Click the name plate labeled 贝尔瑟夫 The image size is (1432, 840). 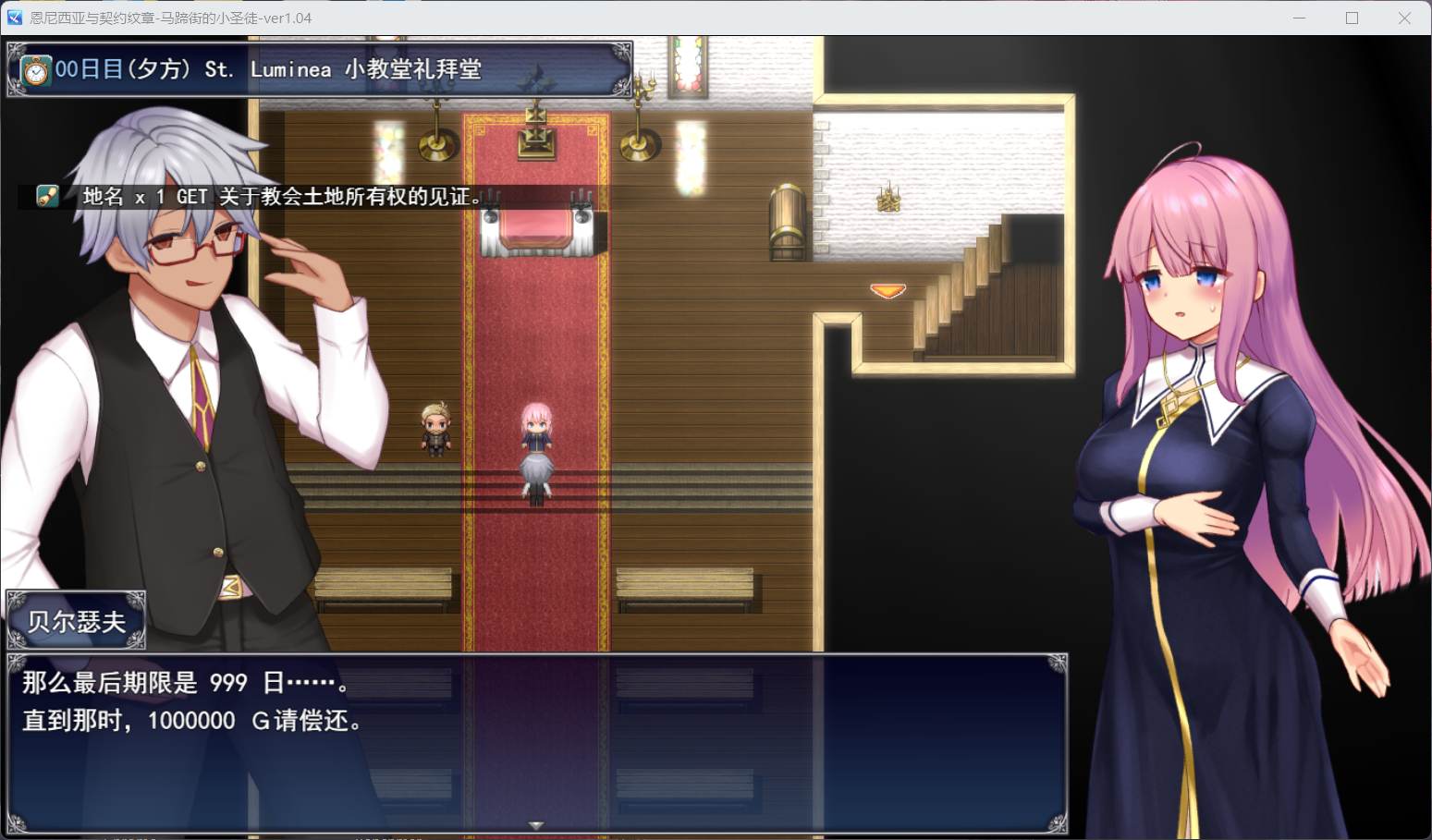coord(74,619)
